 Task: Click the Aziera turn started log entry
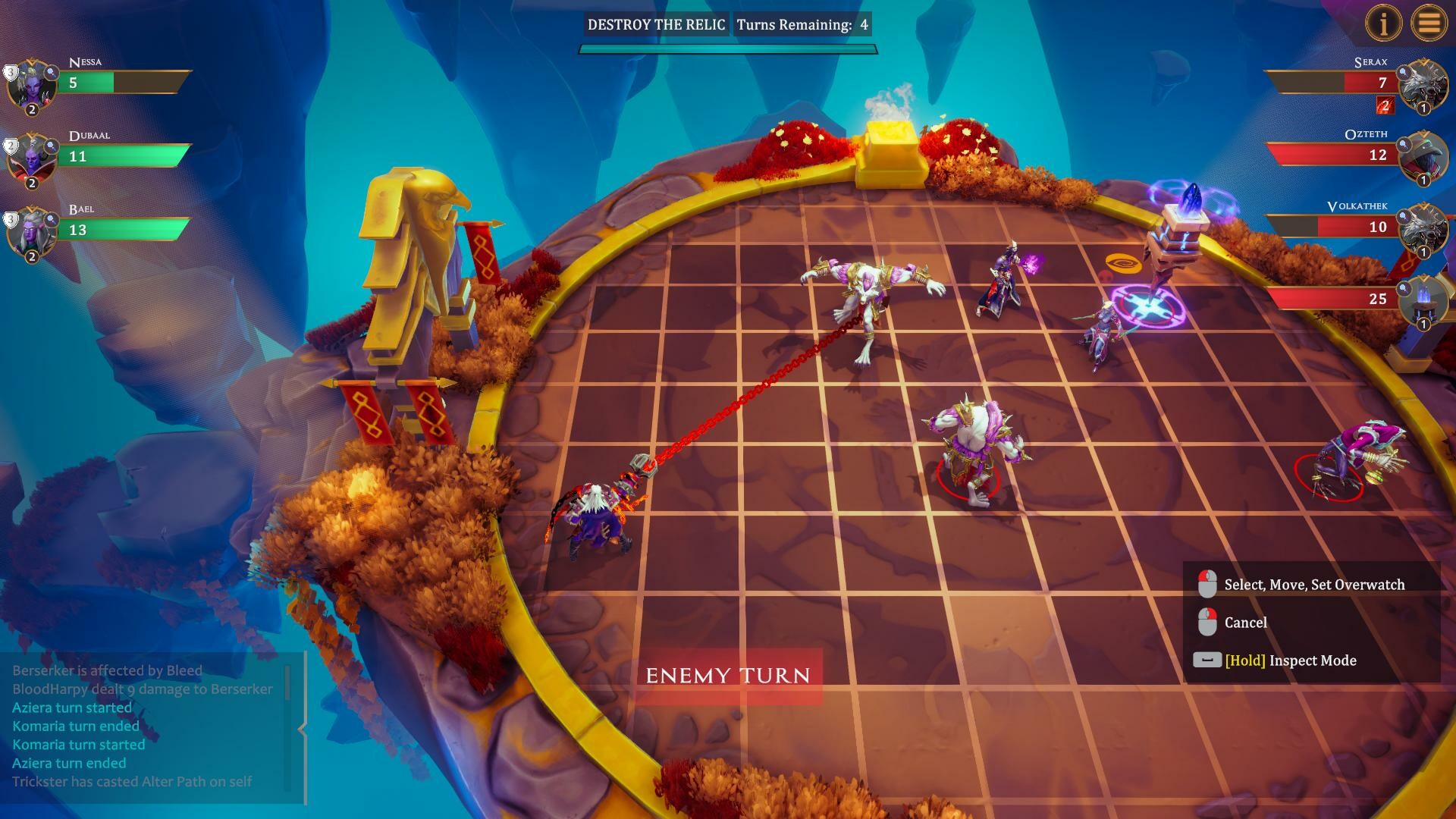[x=72, y=707]
